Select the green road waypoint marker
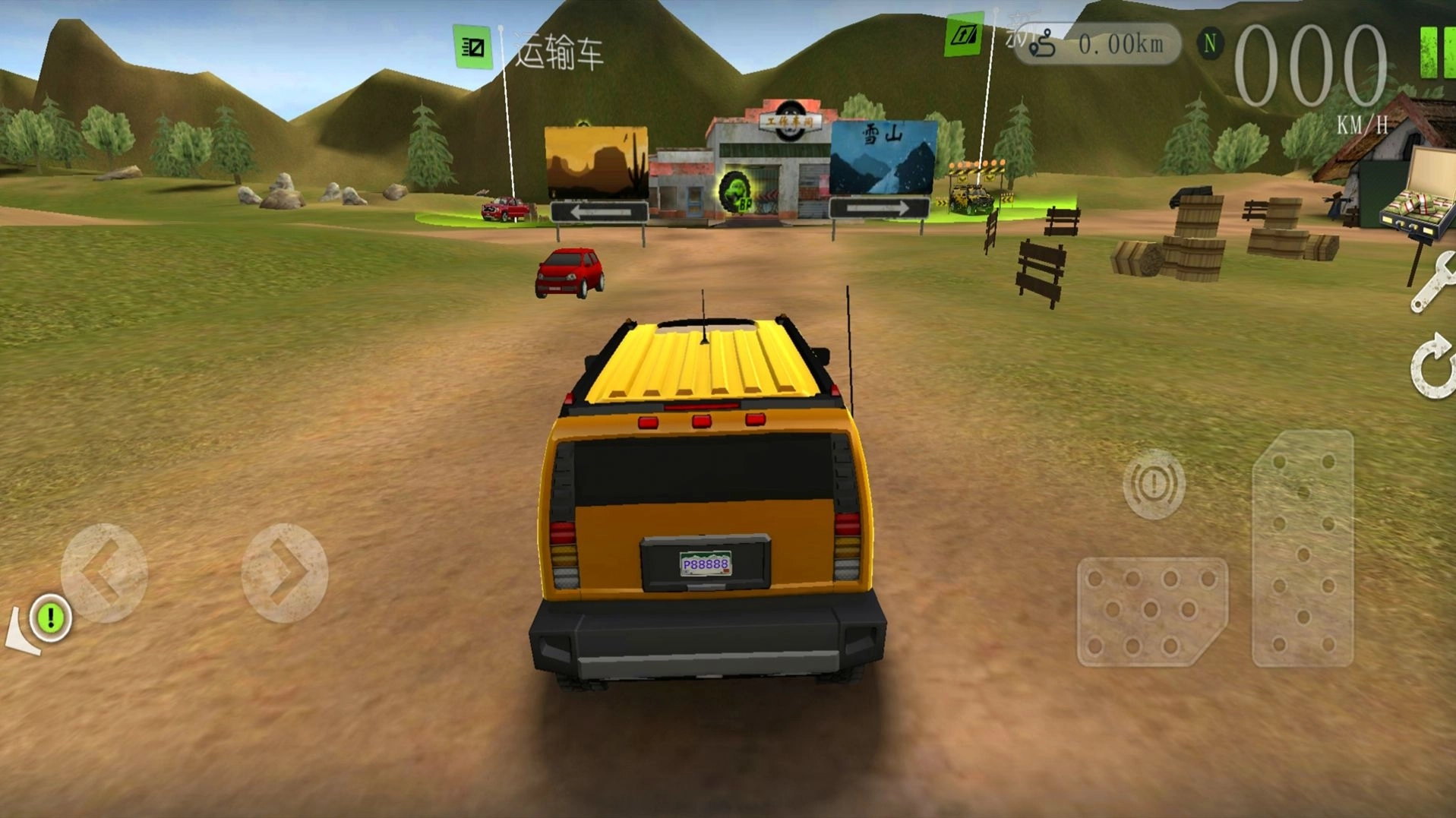This screenshot has width=1456, height=818. [x=963, y=35]
